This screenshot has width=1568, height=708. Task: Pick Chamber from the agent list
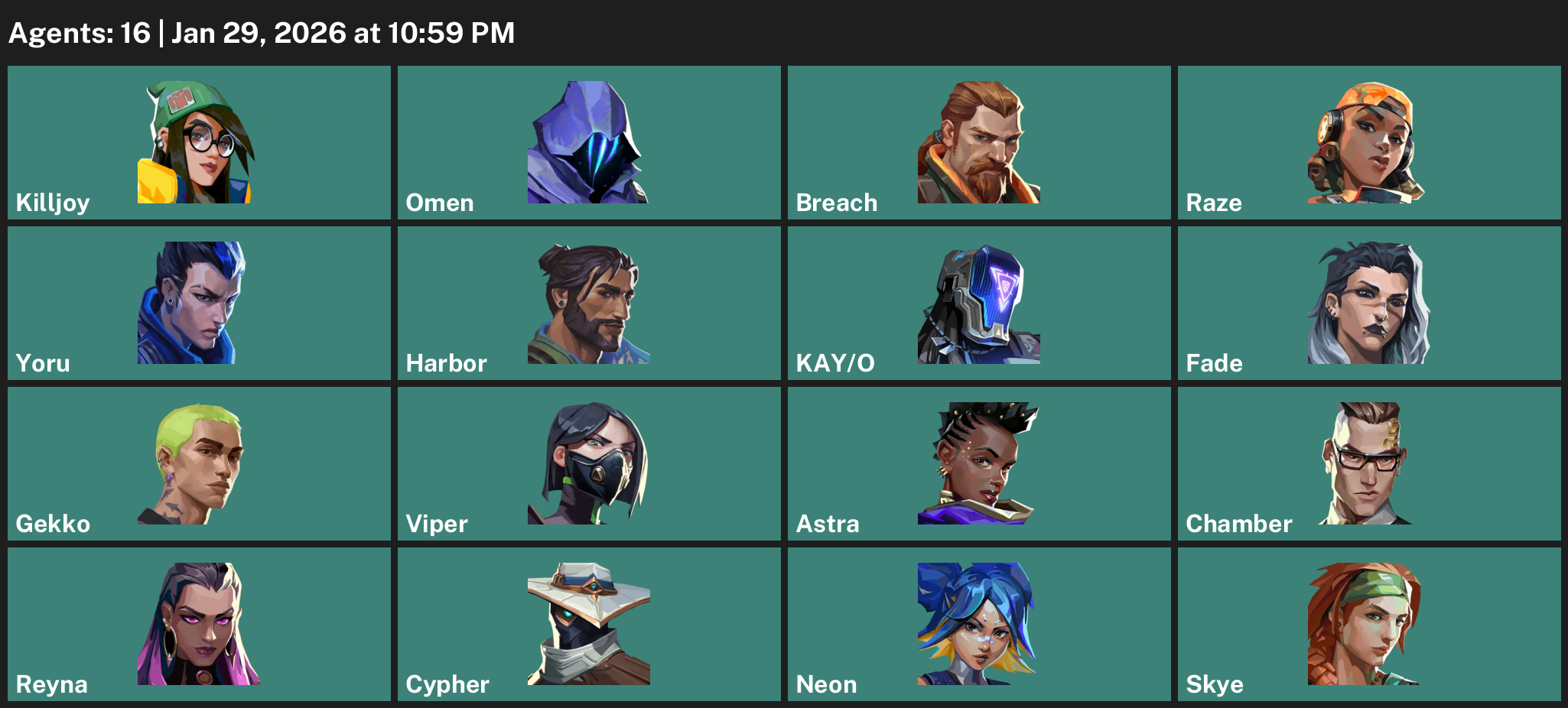coord(1369,463)
